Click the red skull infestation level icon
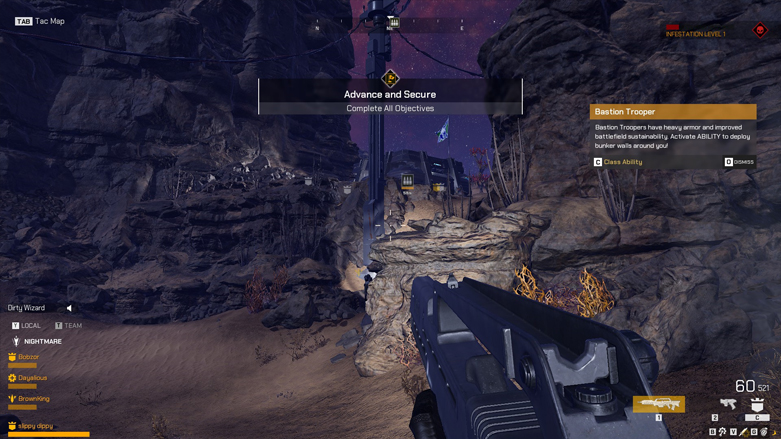 tap(760, 31)
